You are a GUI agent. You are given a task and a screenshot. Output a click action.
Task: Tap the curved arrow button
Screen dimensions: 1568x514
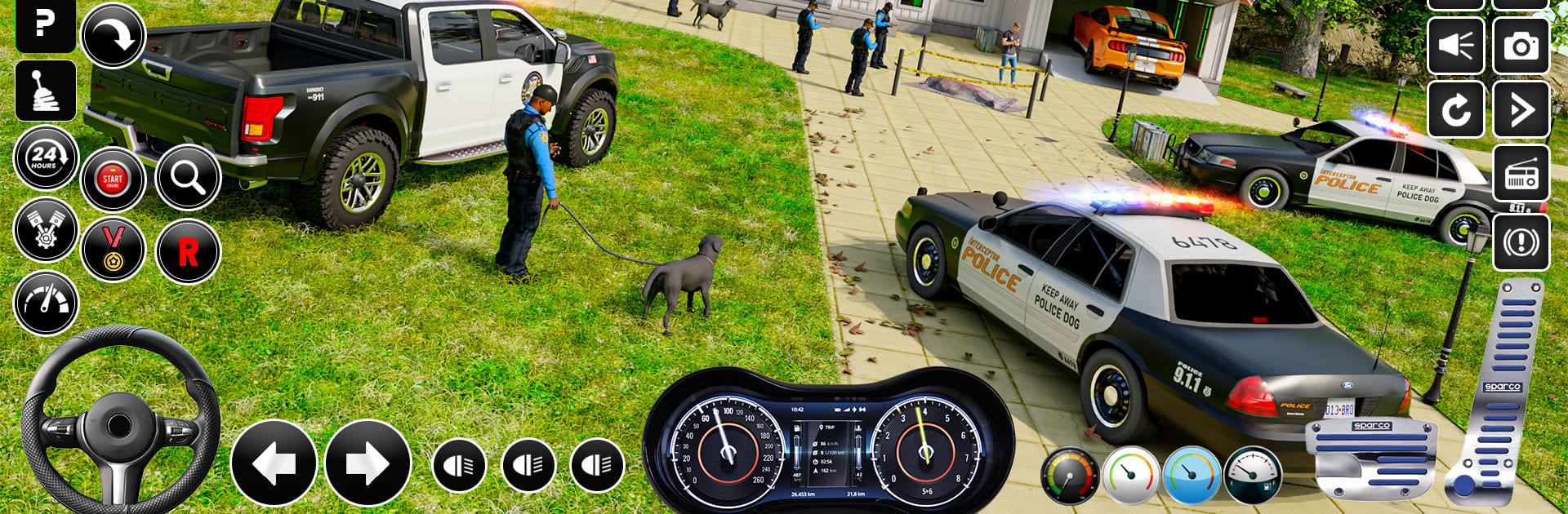pos(113,36)
